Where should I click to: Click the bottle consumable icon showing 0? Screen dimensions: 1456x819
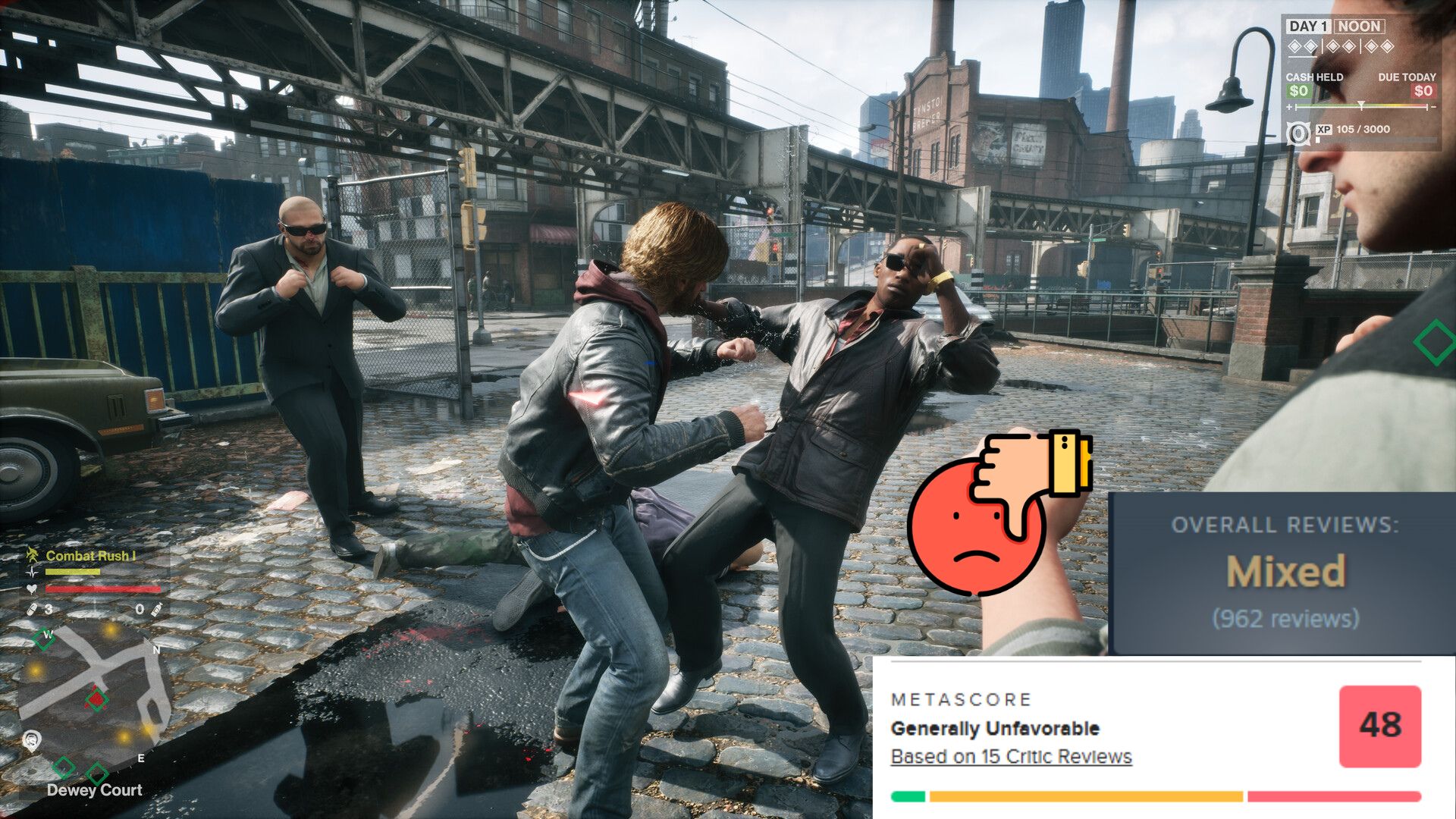[156, 610]
